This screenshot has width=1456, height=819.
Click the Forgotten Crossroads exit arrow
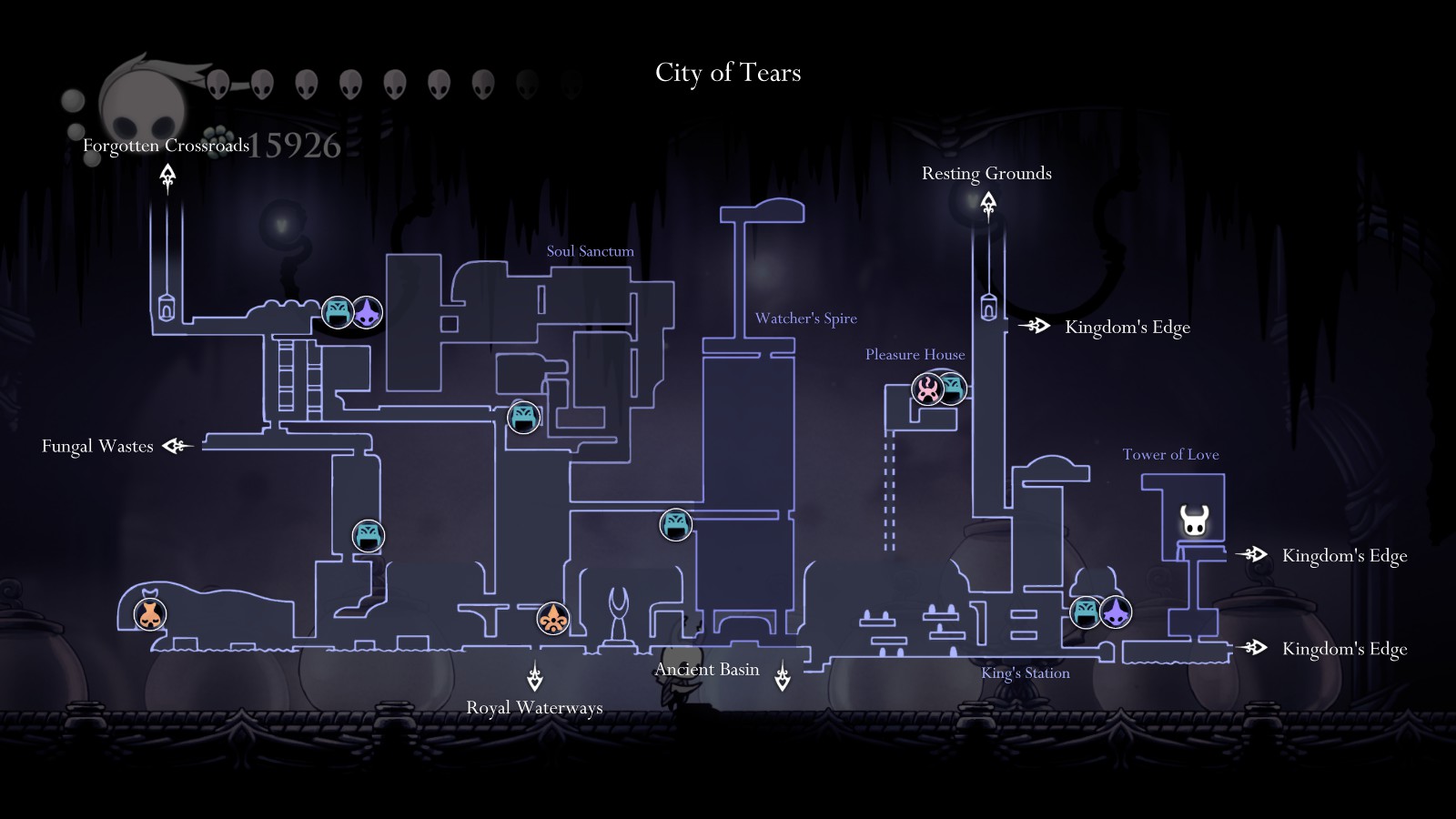pyautogui.click(x=167, y=176)
